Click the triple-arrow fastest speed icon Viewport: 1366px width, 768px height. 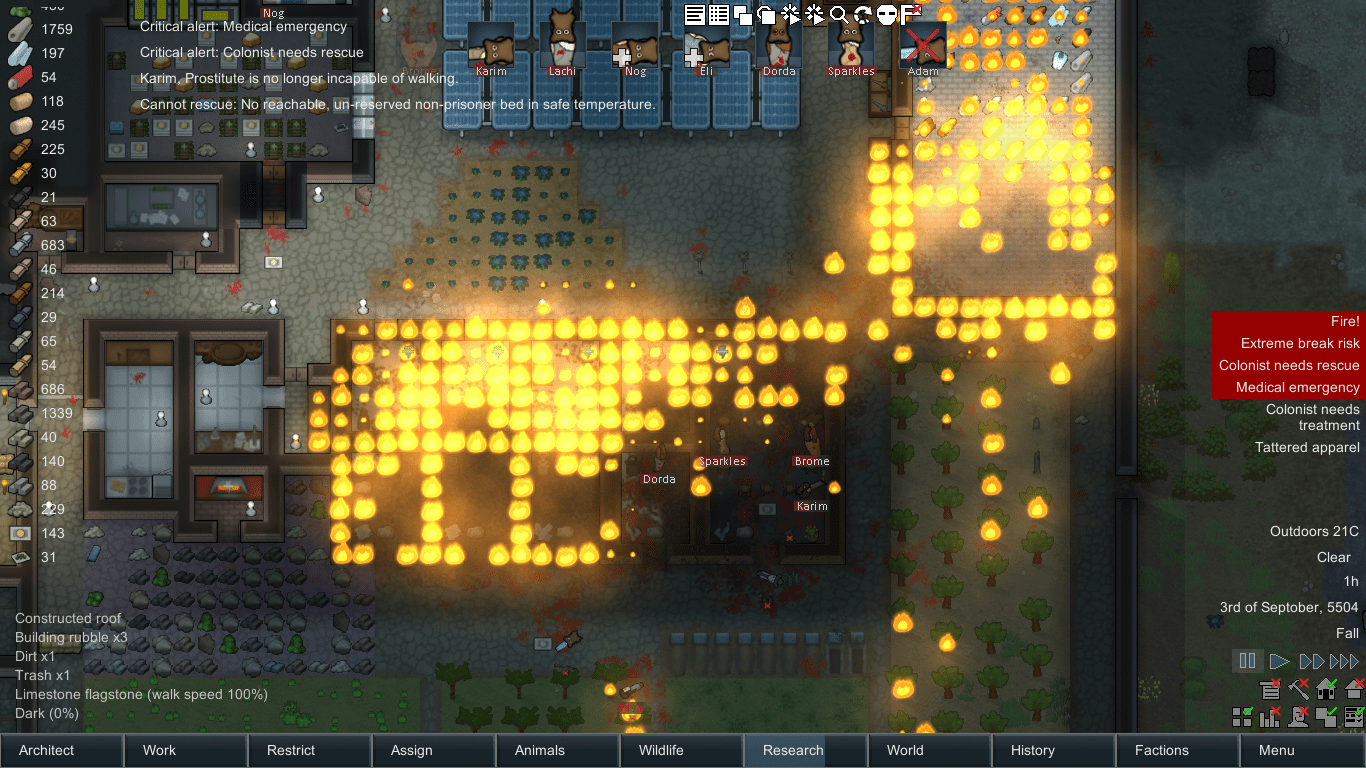(x=1343, y=661)
